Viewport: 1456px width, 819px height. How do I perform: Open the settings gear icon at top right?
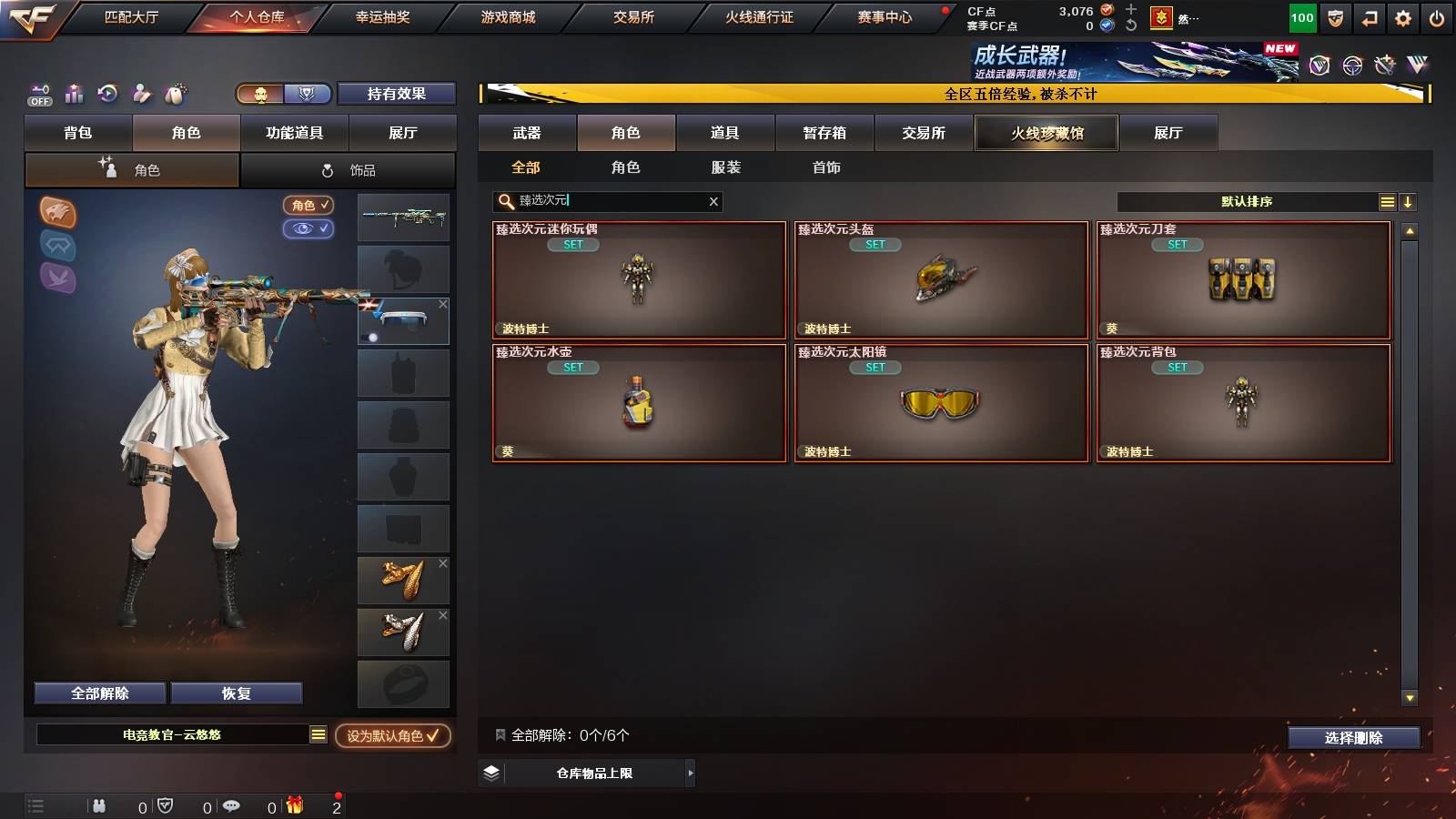tap(1404, 16)
